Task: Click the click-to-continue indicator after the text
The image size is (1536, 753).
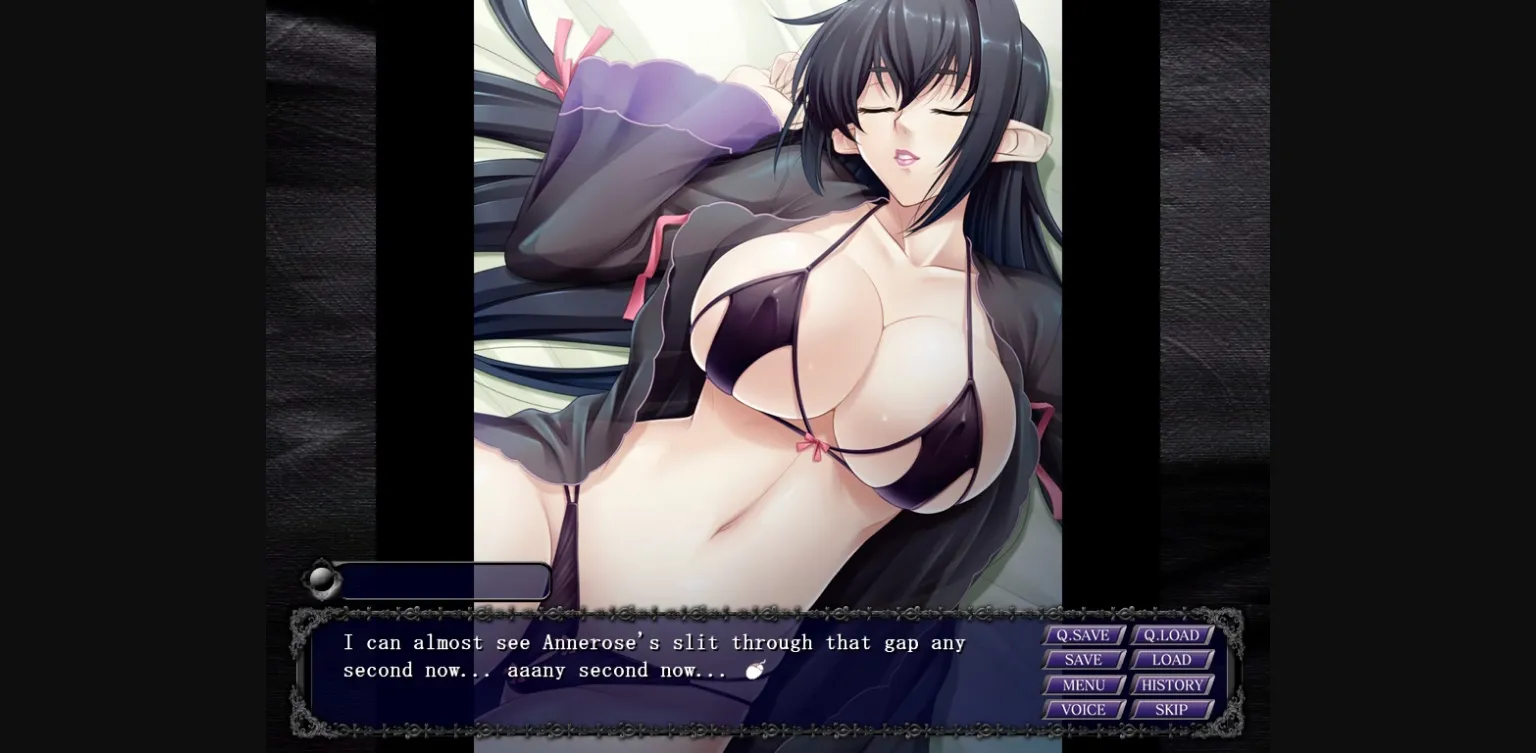Action: 755,673
